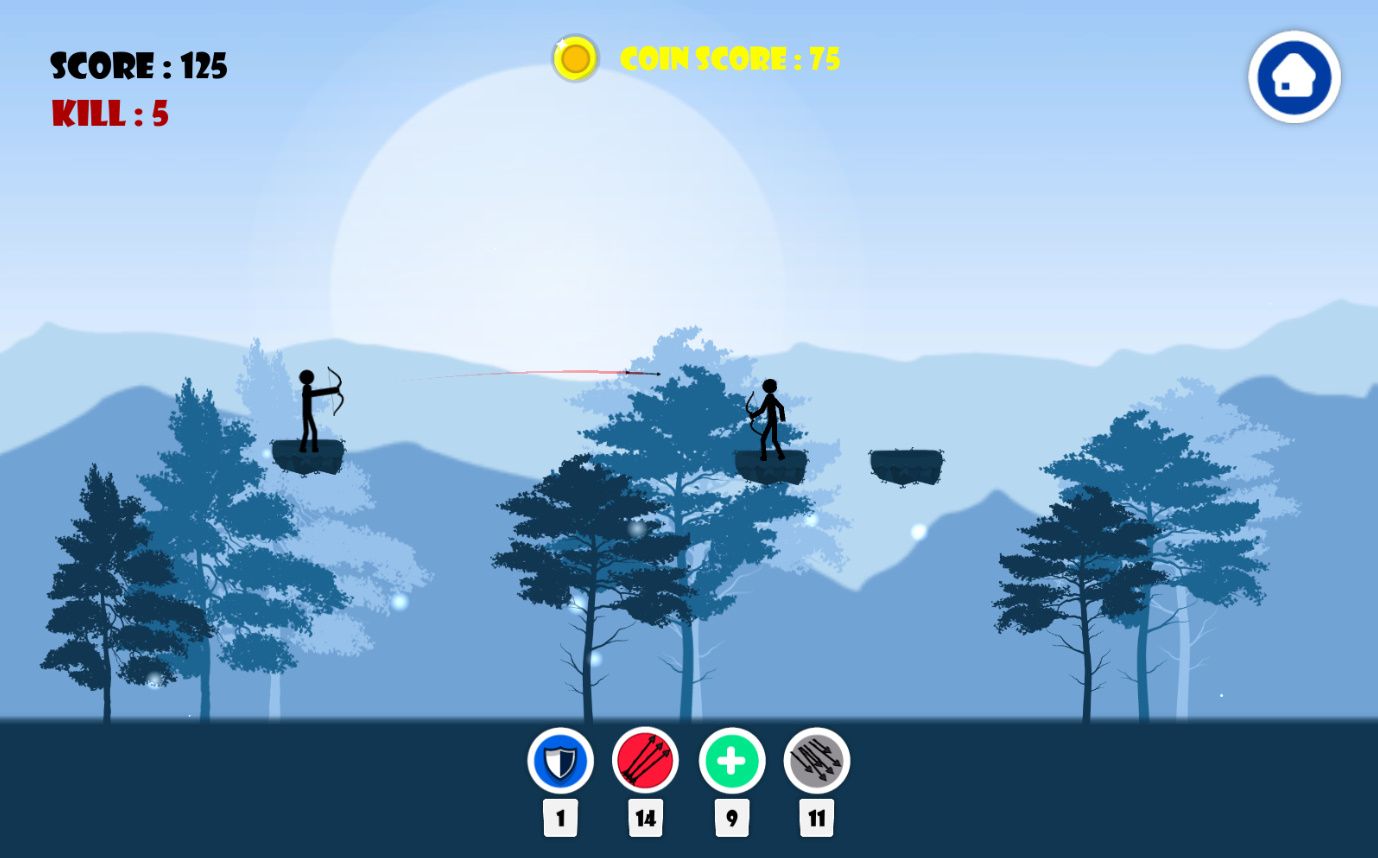Use the red triple-arrow power-up

645,761
